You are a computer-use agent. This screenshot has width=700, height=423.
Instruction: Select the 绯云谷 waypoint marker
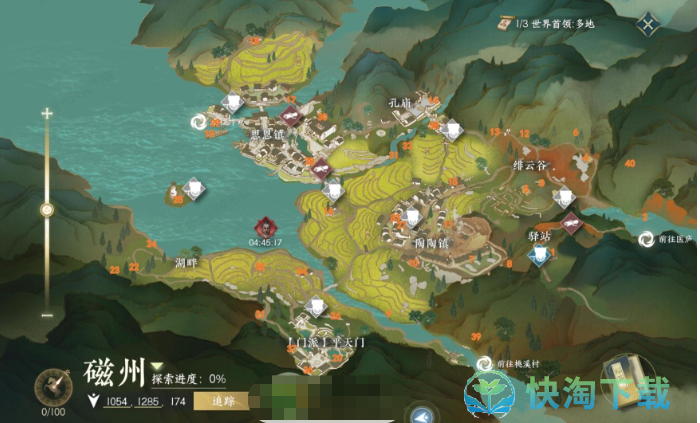coord(563,197)
